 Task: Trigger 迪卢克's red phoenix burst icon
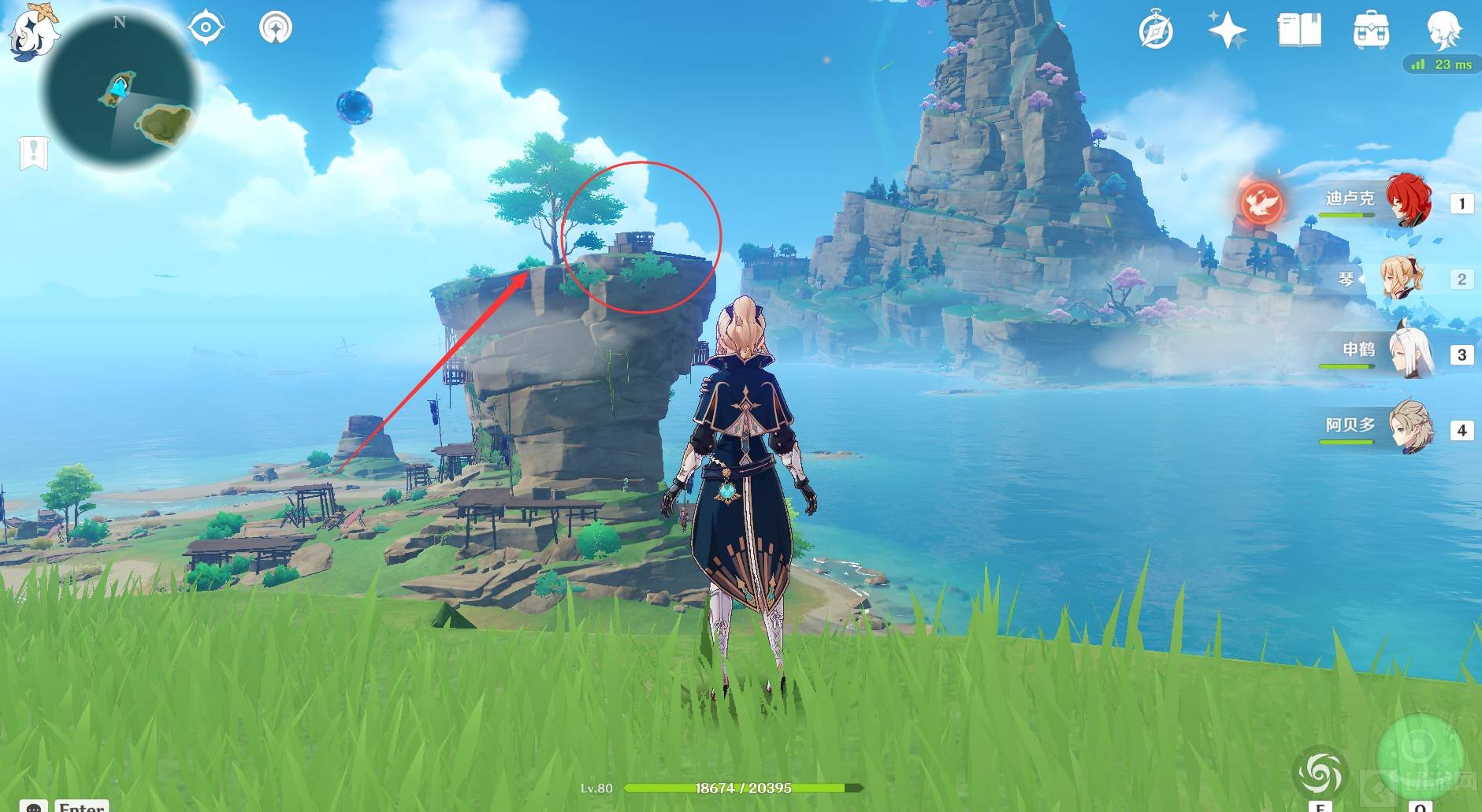coord(1261,202)
